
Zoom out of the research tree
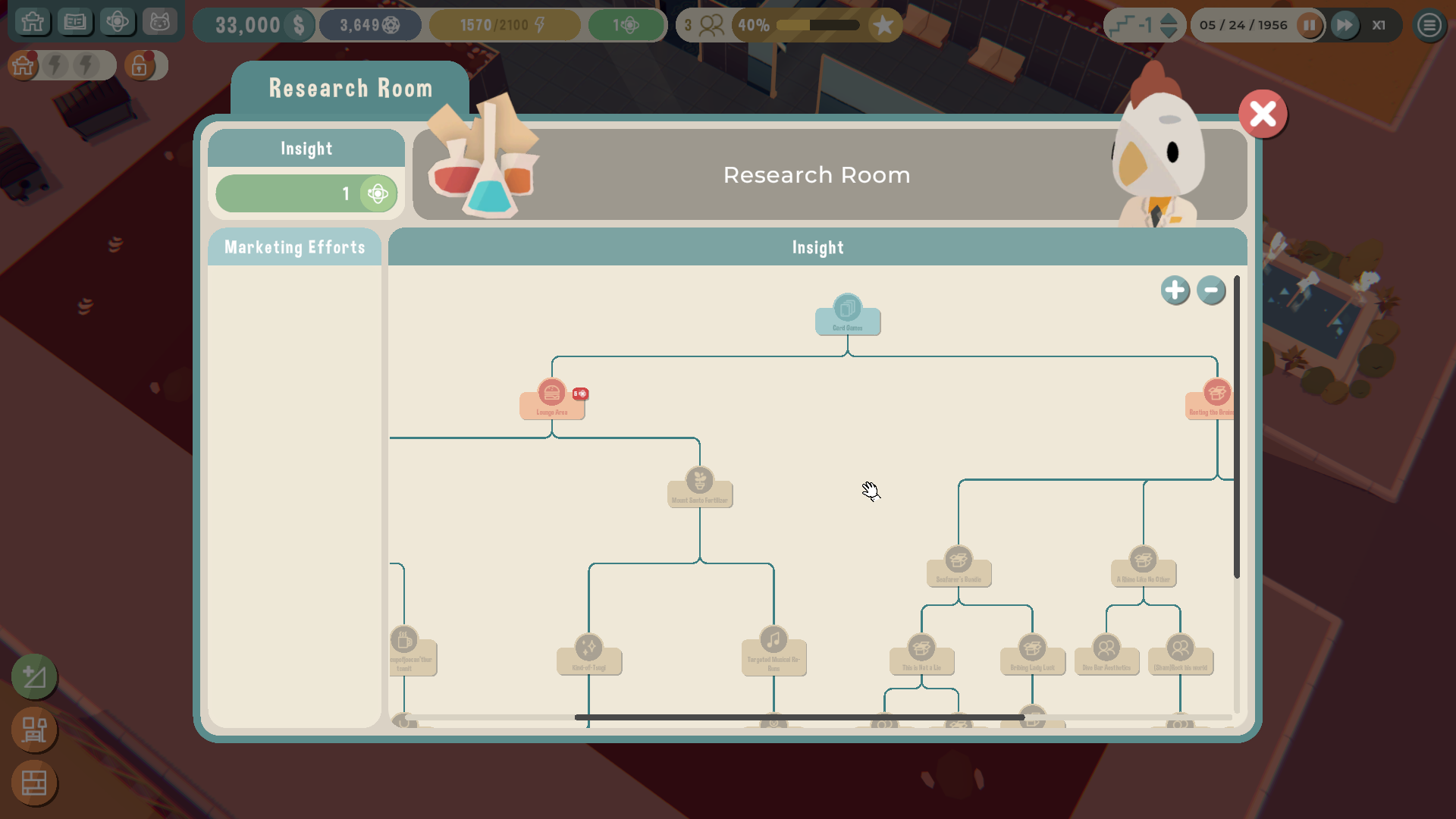(1210, 290)
